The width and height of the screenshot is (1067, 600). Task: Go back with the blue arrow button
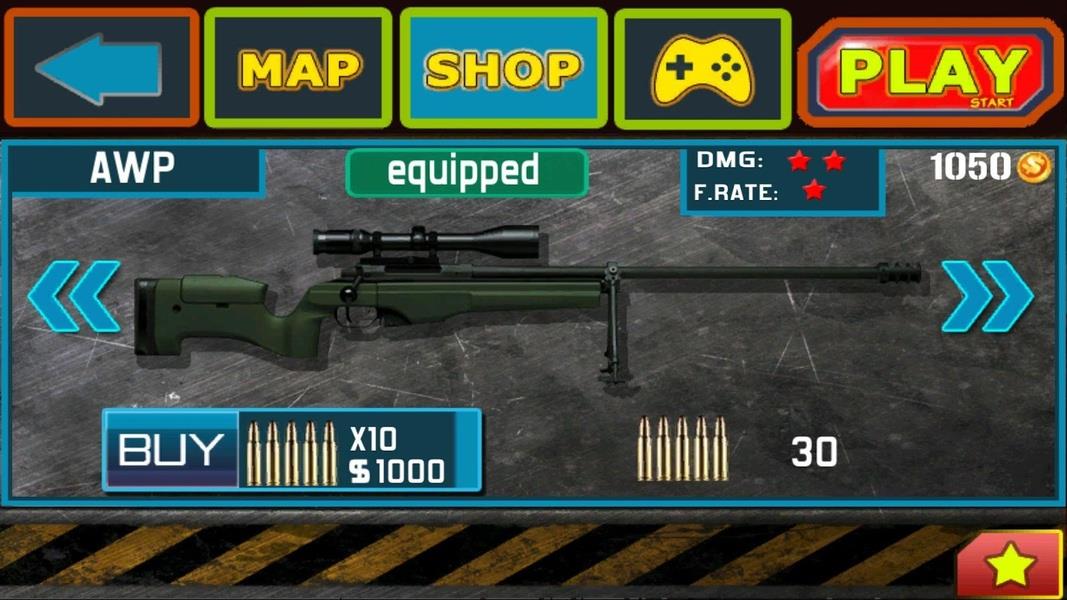pos(101,68)
